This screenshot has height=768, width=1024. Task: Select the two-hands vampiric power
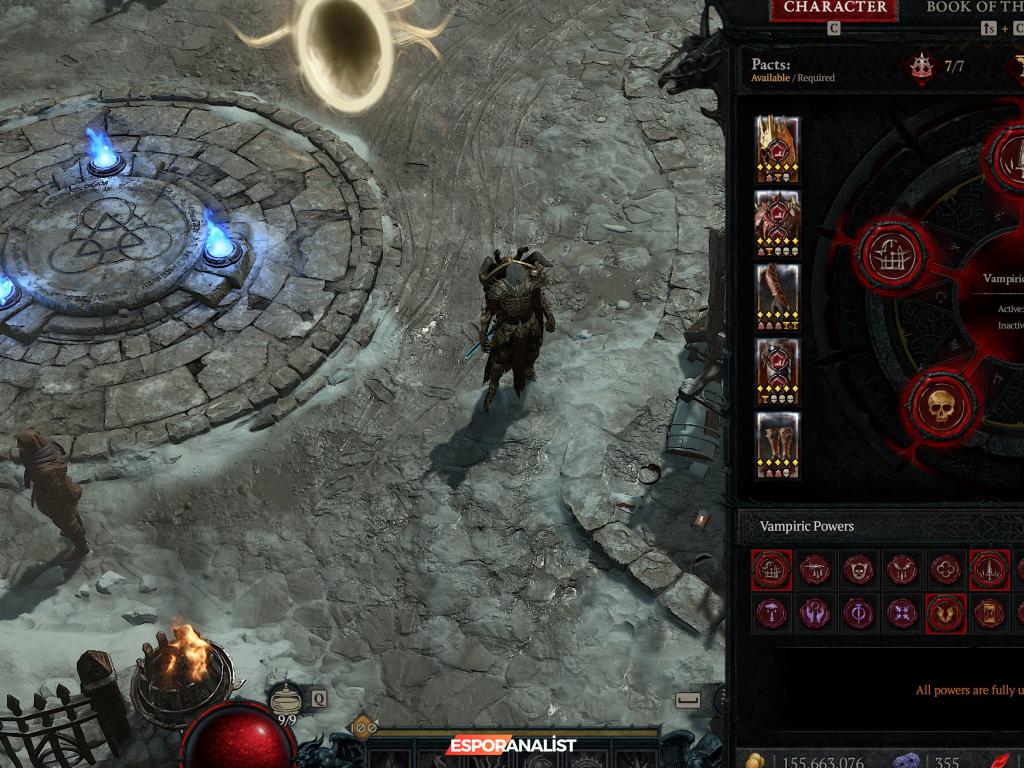(x=815, y=613)
